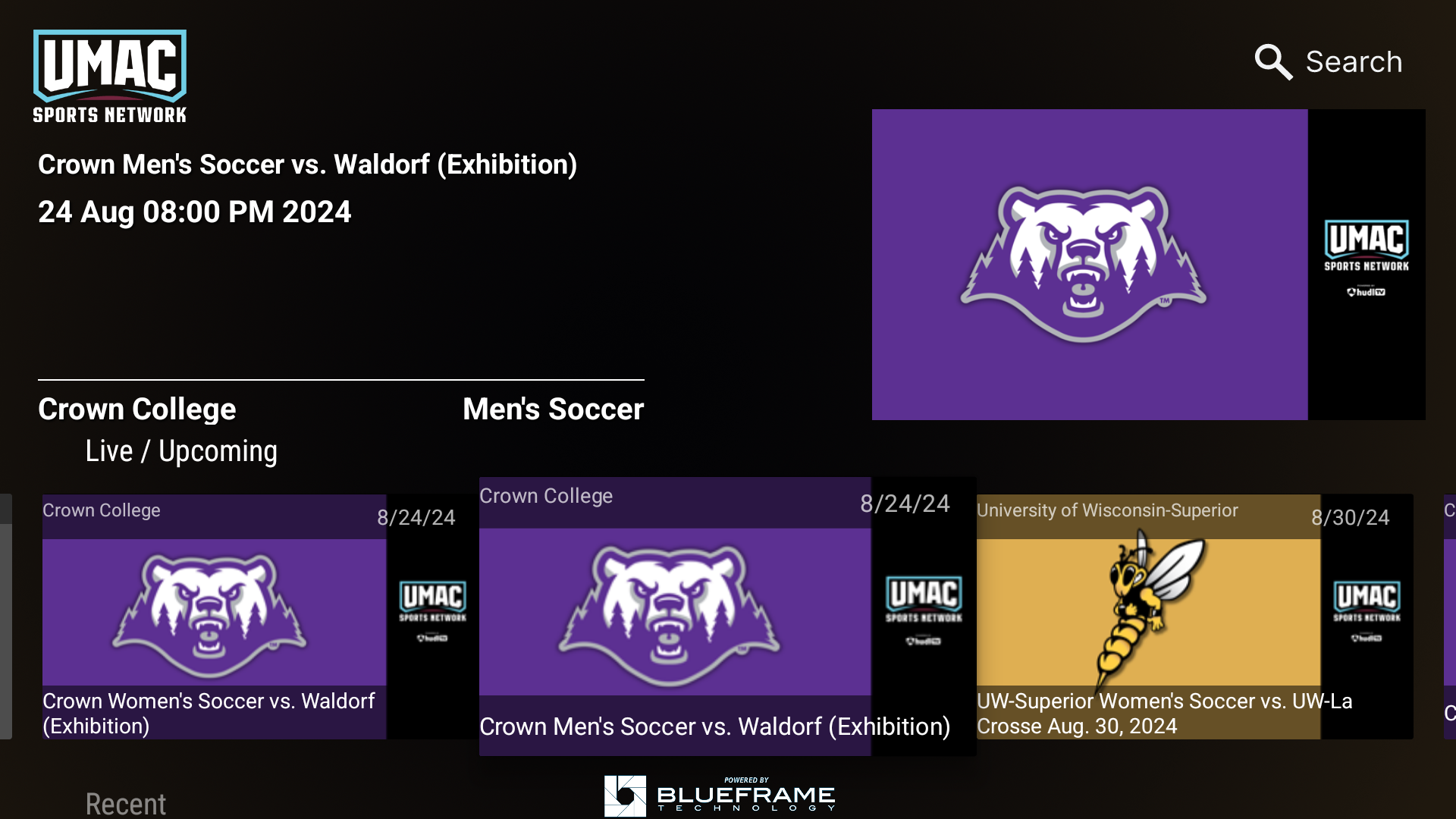Open the Men's Soccer category tab
1456x819 pixels.
click(553, 409)
